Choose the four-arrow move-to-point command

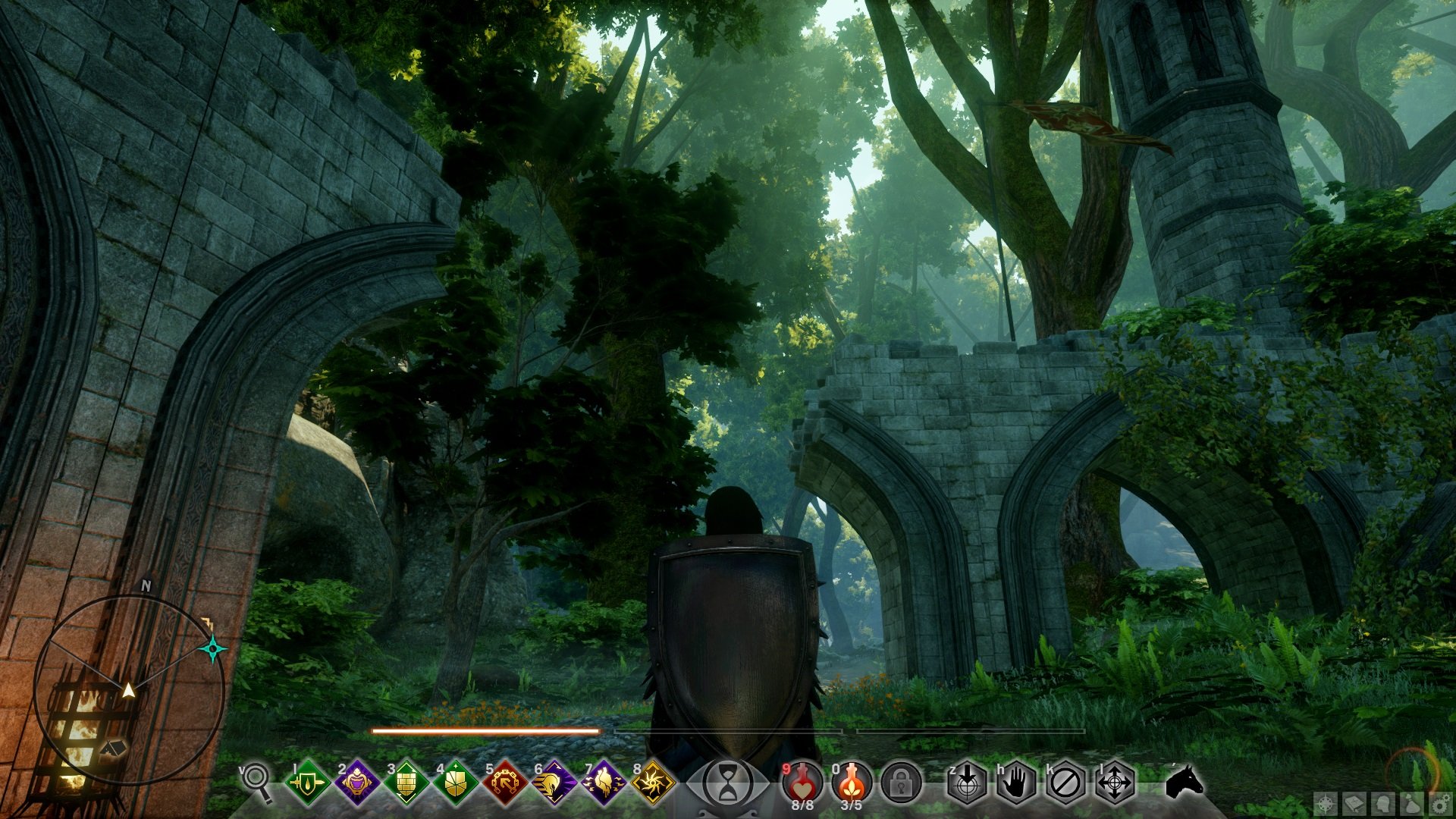click(1115, 782)
